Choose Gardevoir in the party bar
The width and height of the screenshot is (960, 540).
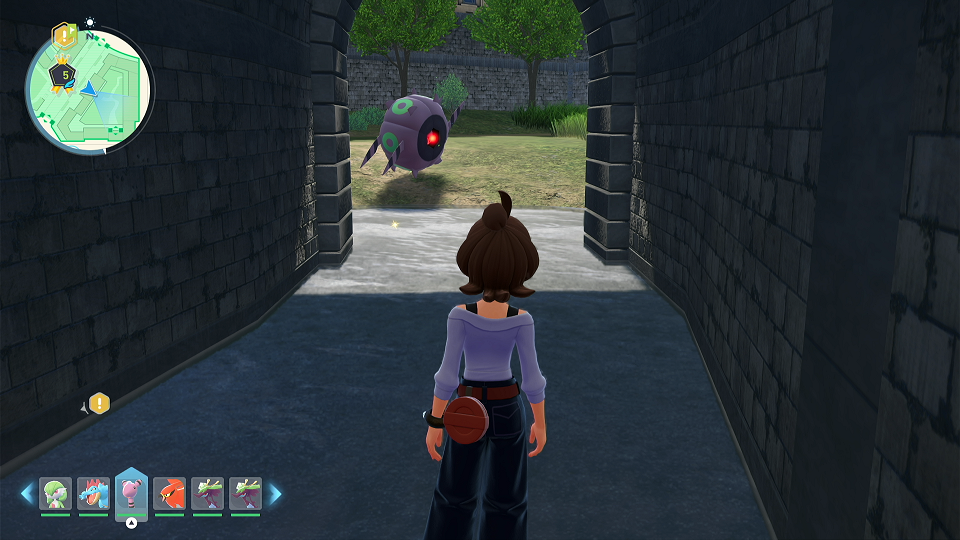(56, 494)
